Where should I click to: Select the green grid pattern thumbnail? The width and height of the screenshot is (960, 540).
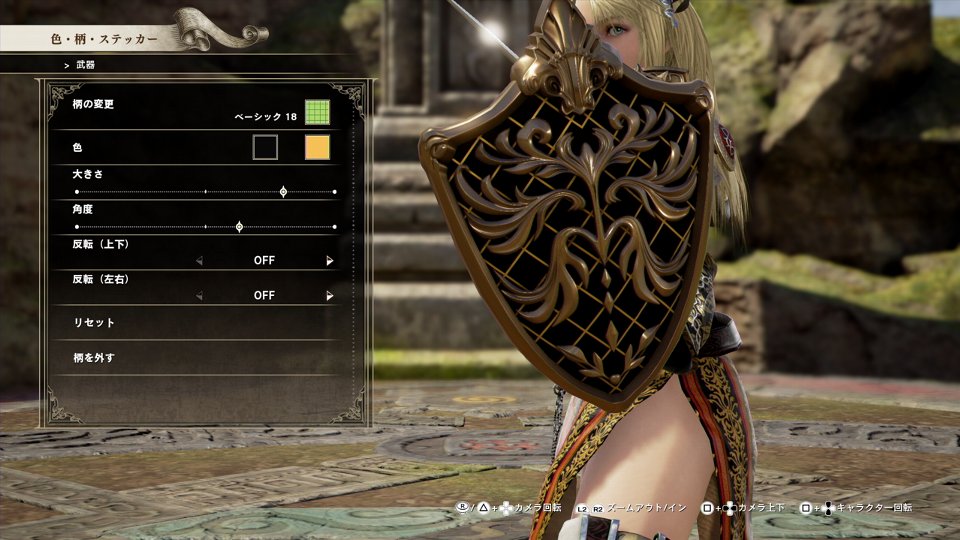pyautogui.click(x=317, y=111)
